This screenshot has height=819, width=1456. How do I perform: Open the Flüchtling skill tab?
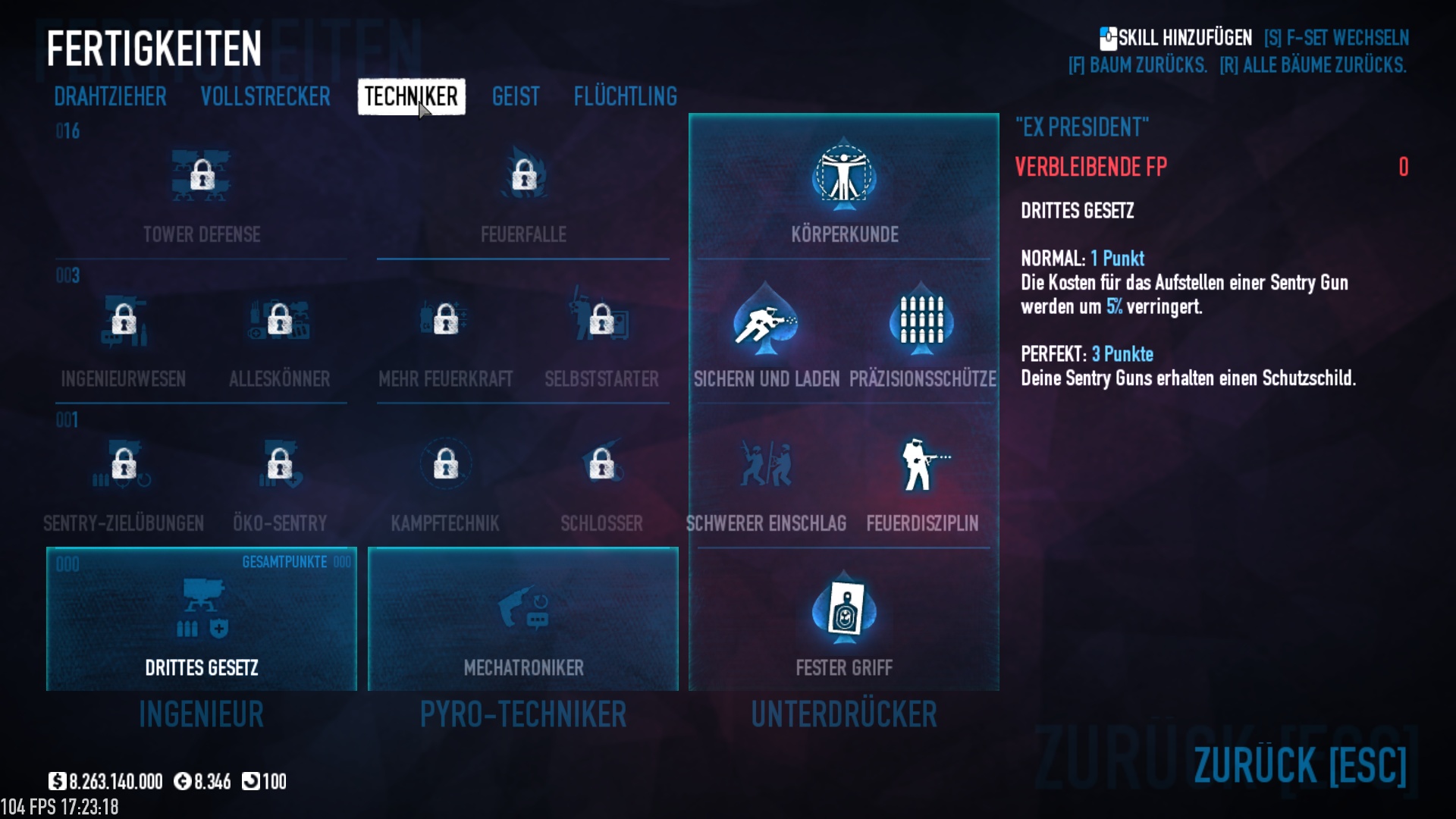point(625,97)
